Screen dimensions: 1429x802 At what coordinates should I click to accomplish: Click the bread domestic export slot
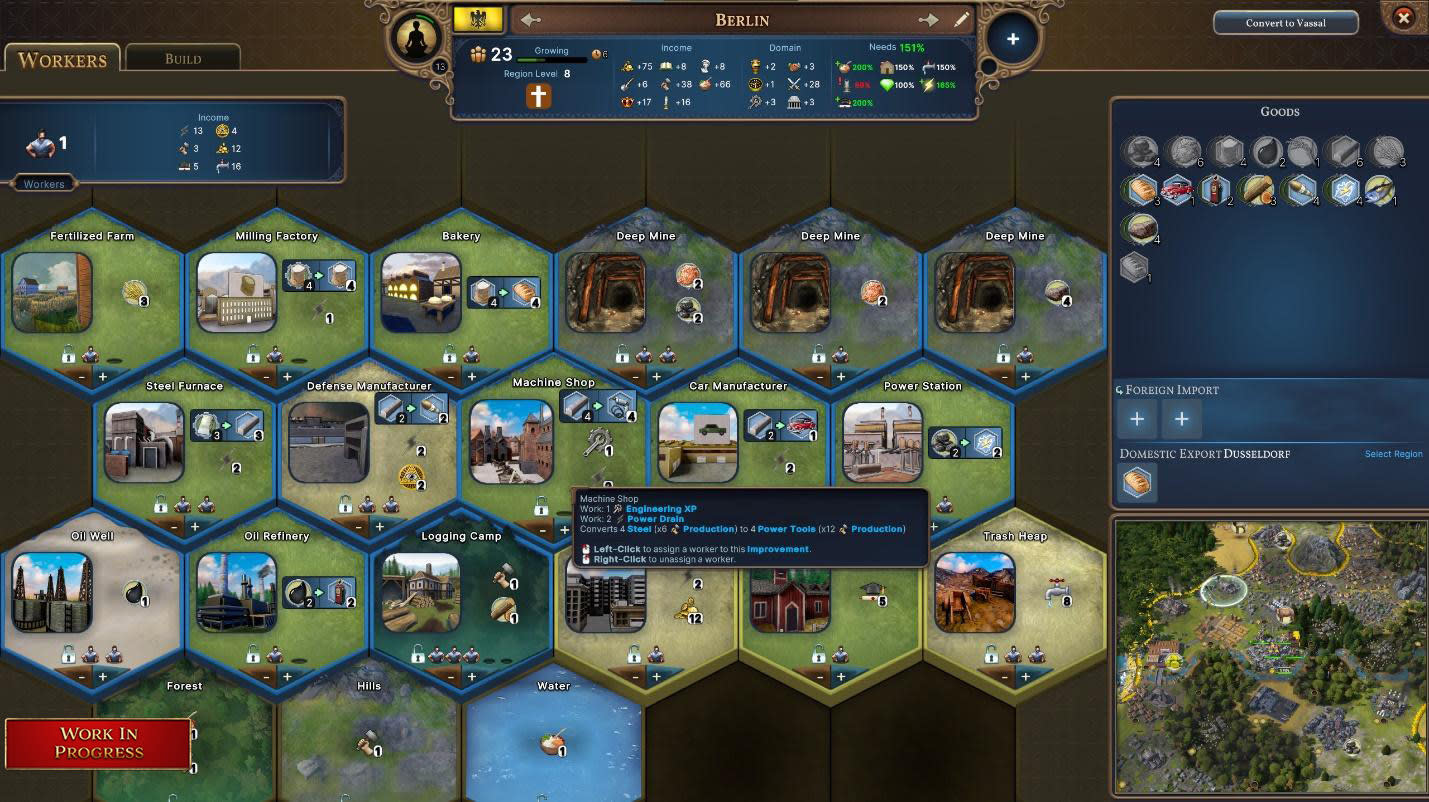click(x=1137, y=483)
